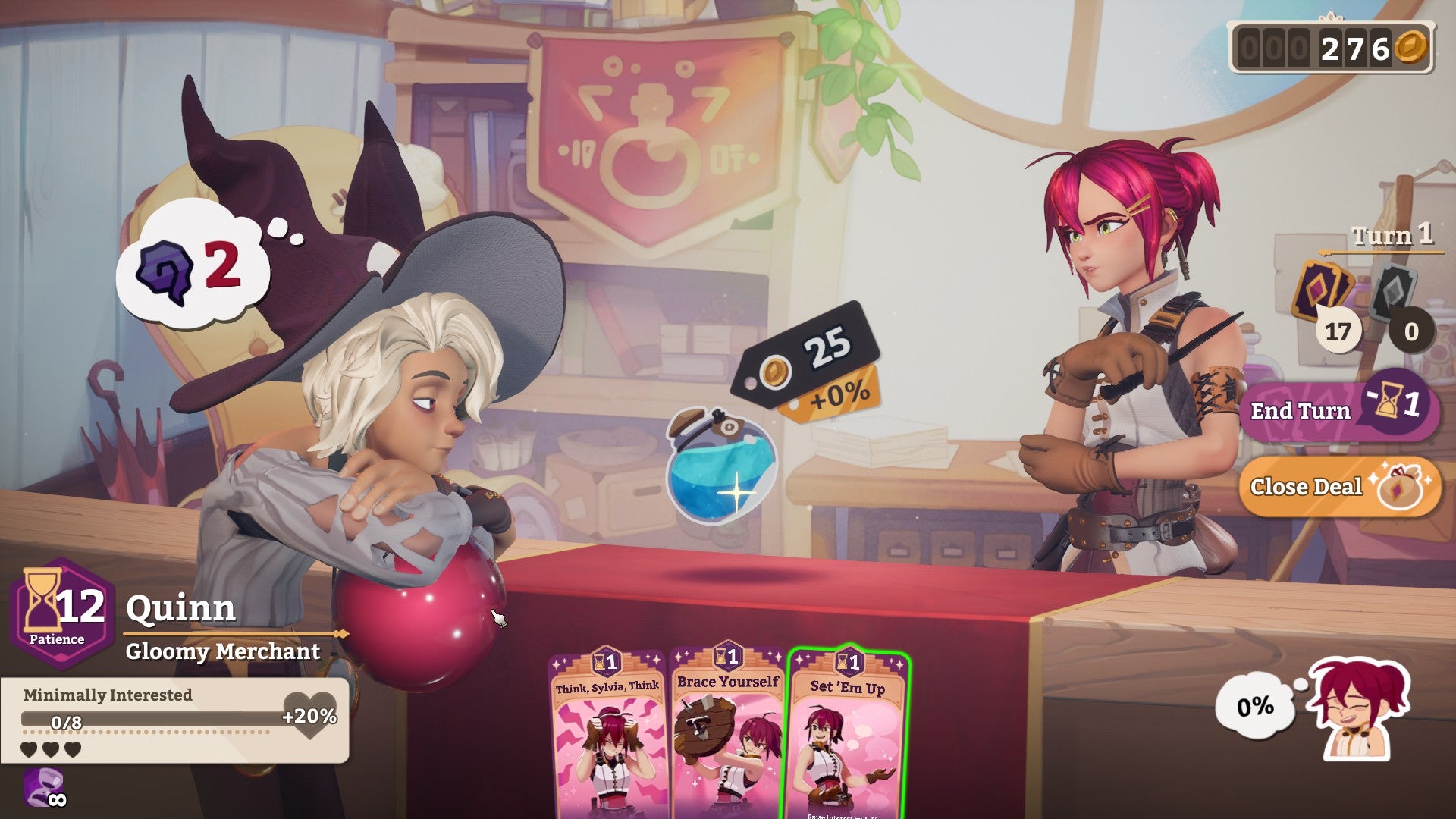
Task: Click the +20% heart bonus indicator
Action: pyautogui.click(x=309, y=713)
